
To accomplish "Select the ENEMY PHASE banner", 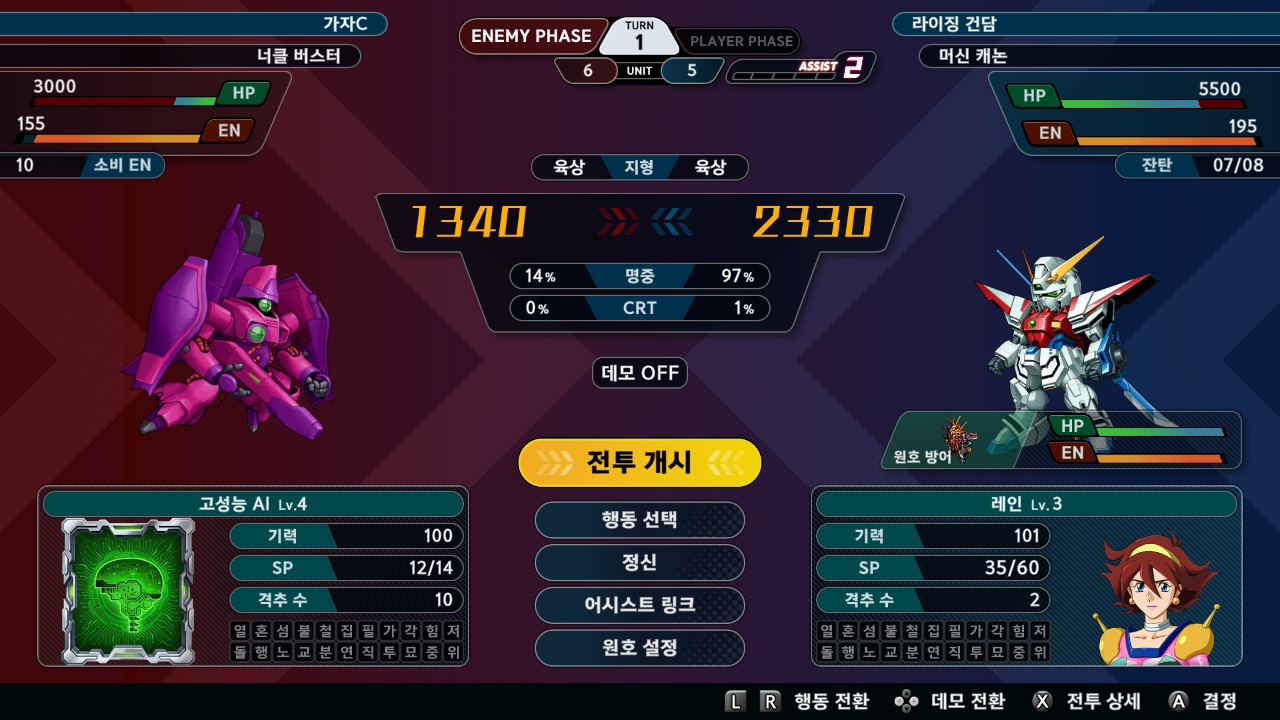I will click(x=530, y=36).
